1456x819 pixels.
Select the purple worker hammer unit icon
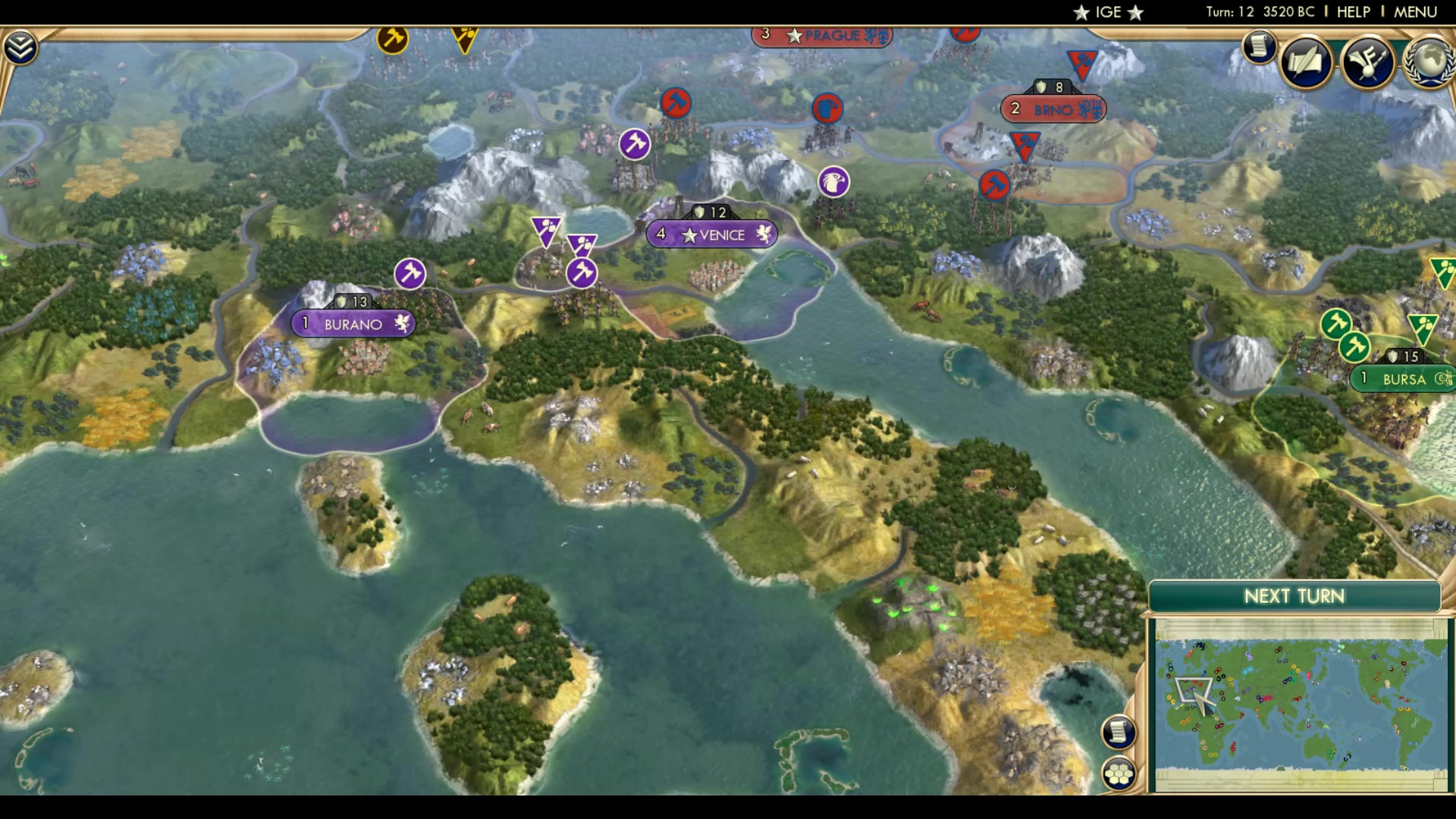tap(409, 275)
